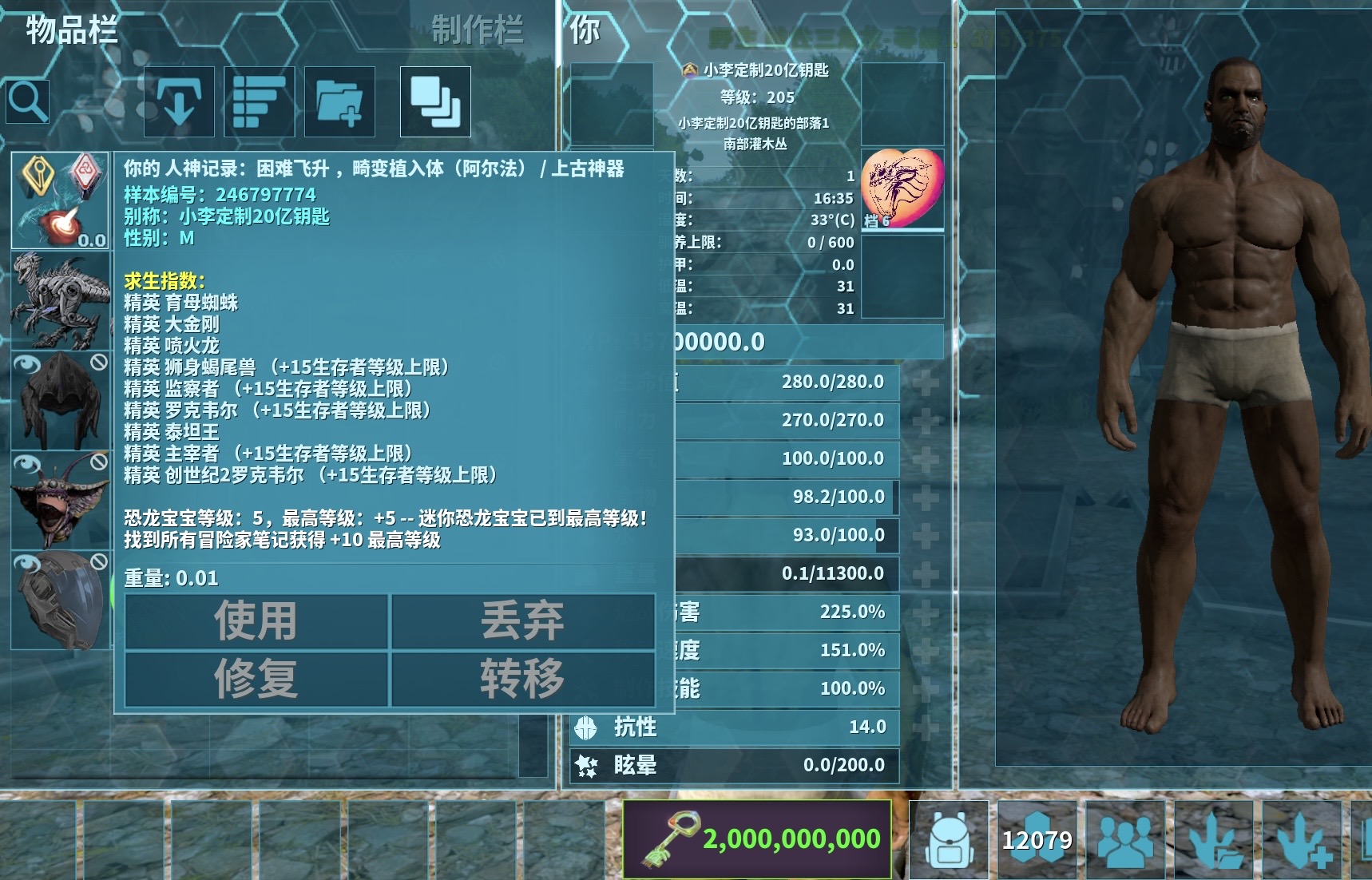This screenshot has width=1372, height=880.
Task: Pick the black spiked helmet skin
Action: point(60,400)
